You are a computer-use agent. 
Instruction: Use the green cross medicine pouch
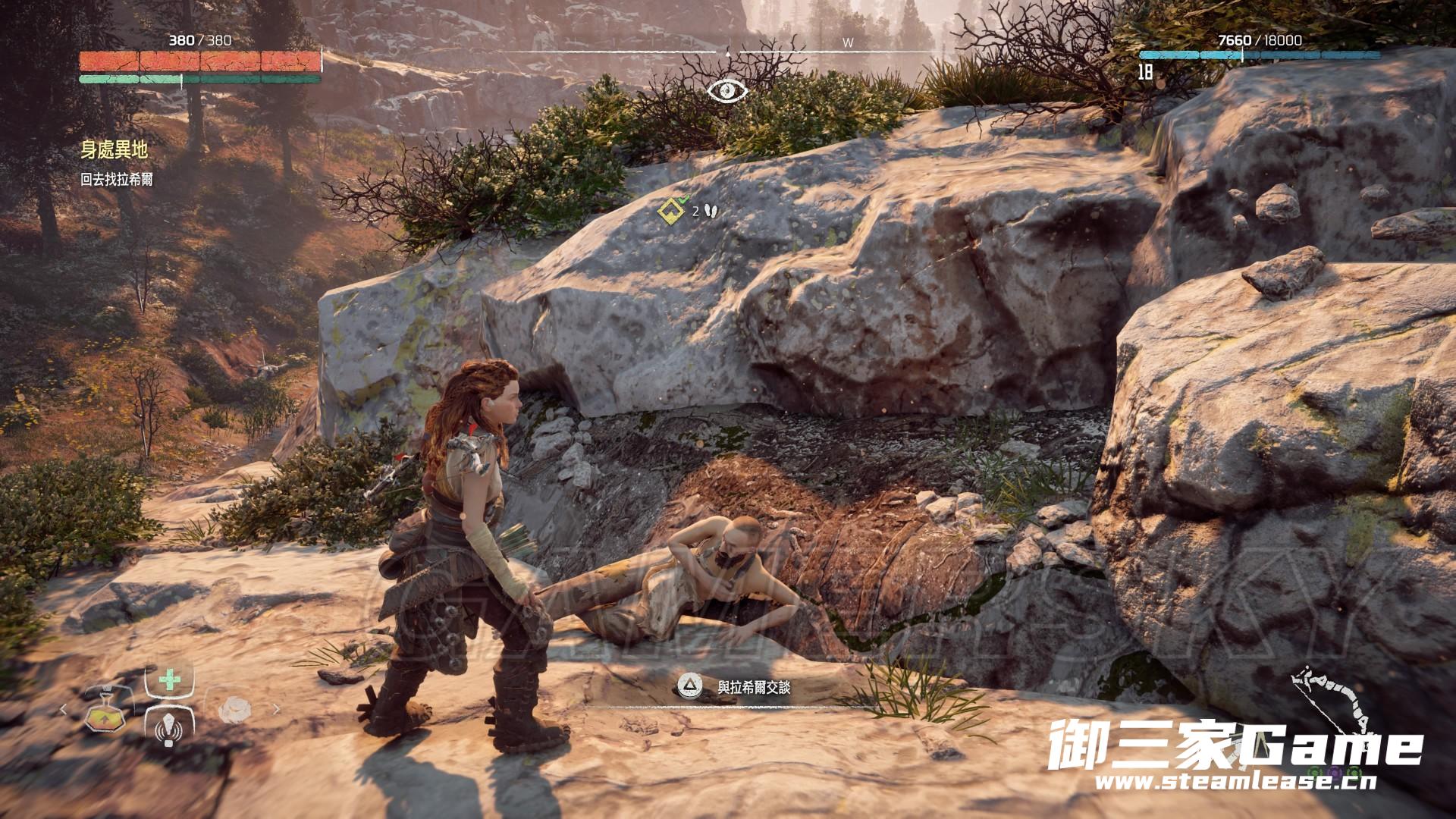pos(169,679)
